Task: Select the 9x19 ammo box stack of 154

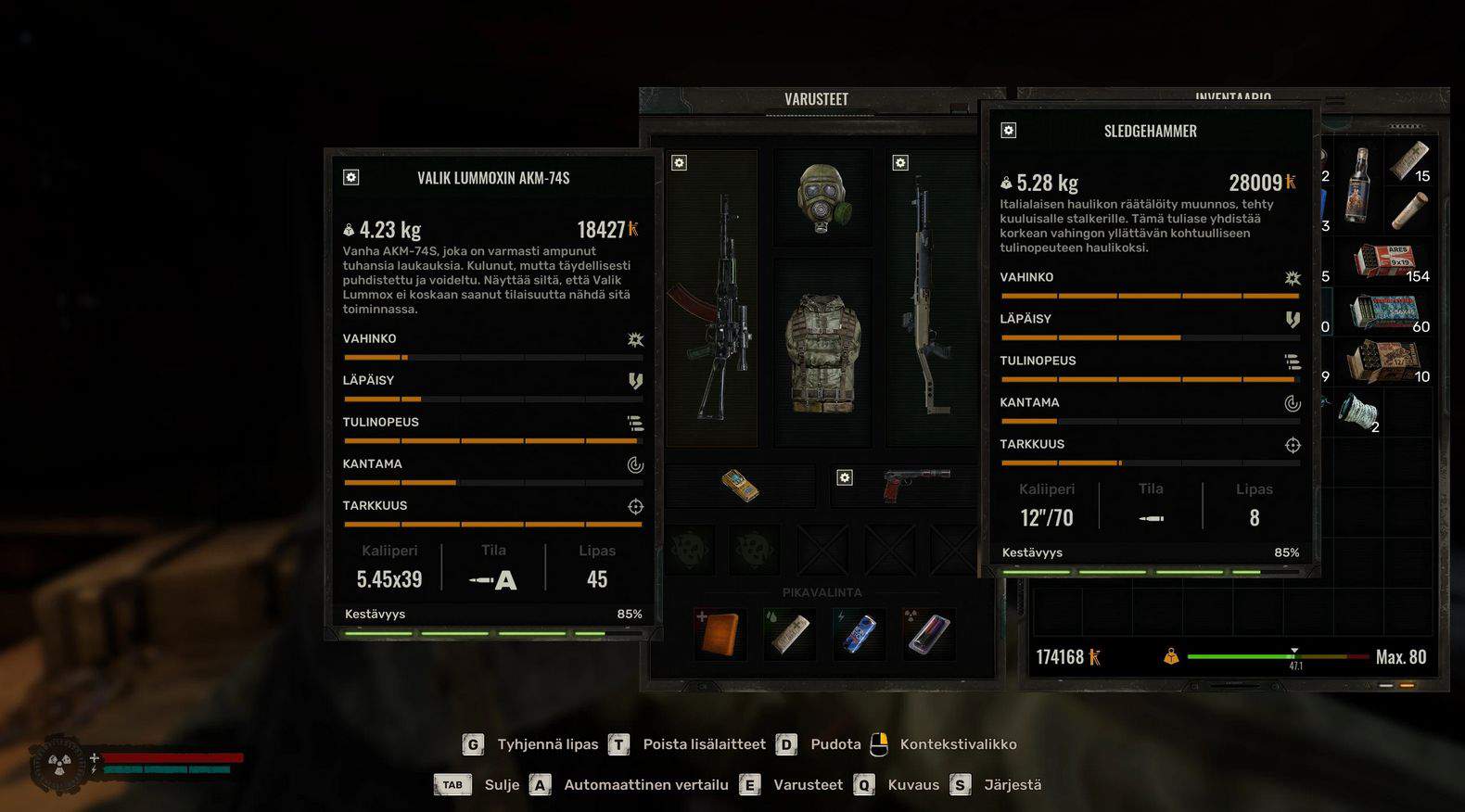Action: pyautogui.click(x=1388, y=261)
